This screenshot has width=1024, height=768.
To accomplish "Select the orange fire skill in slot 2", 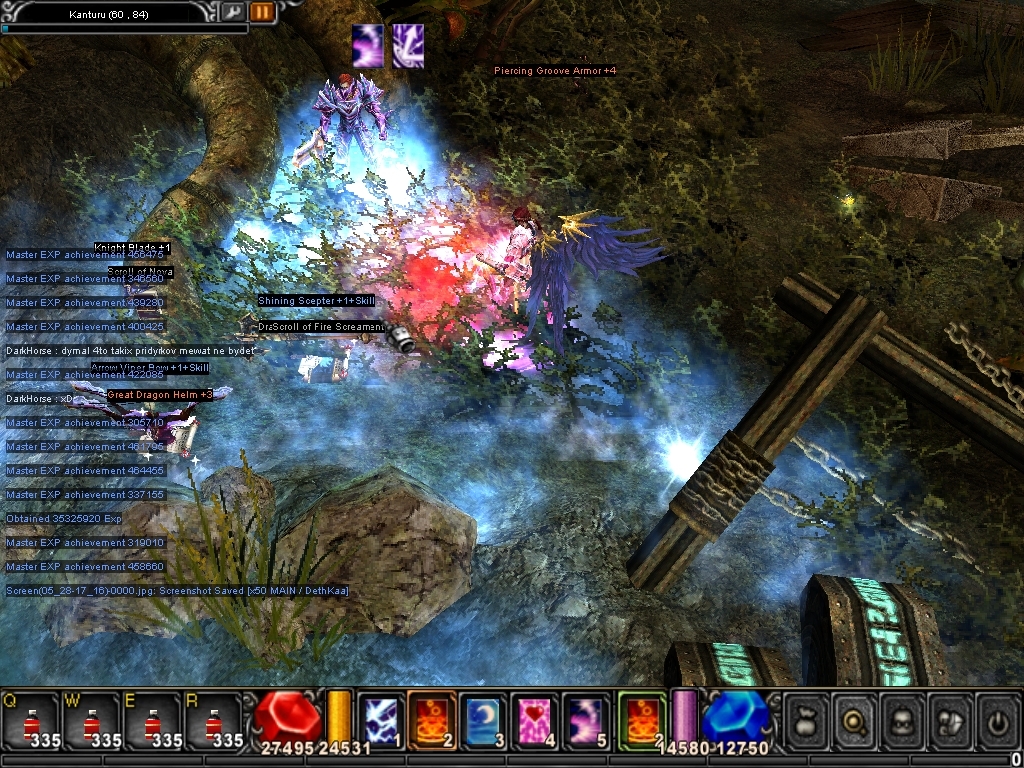I will [x=432, y=720].
